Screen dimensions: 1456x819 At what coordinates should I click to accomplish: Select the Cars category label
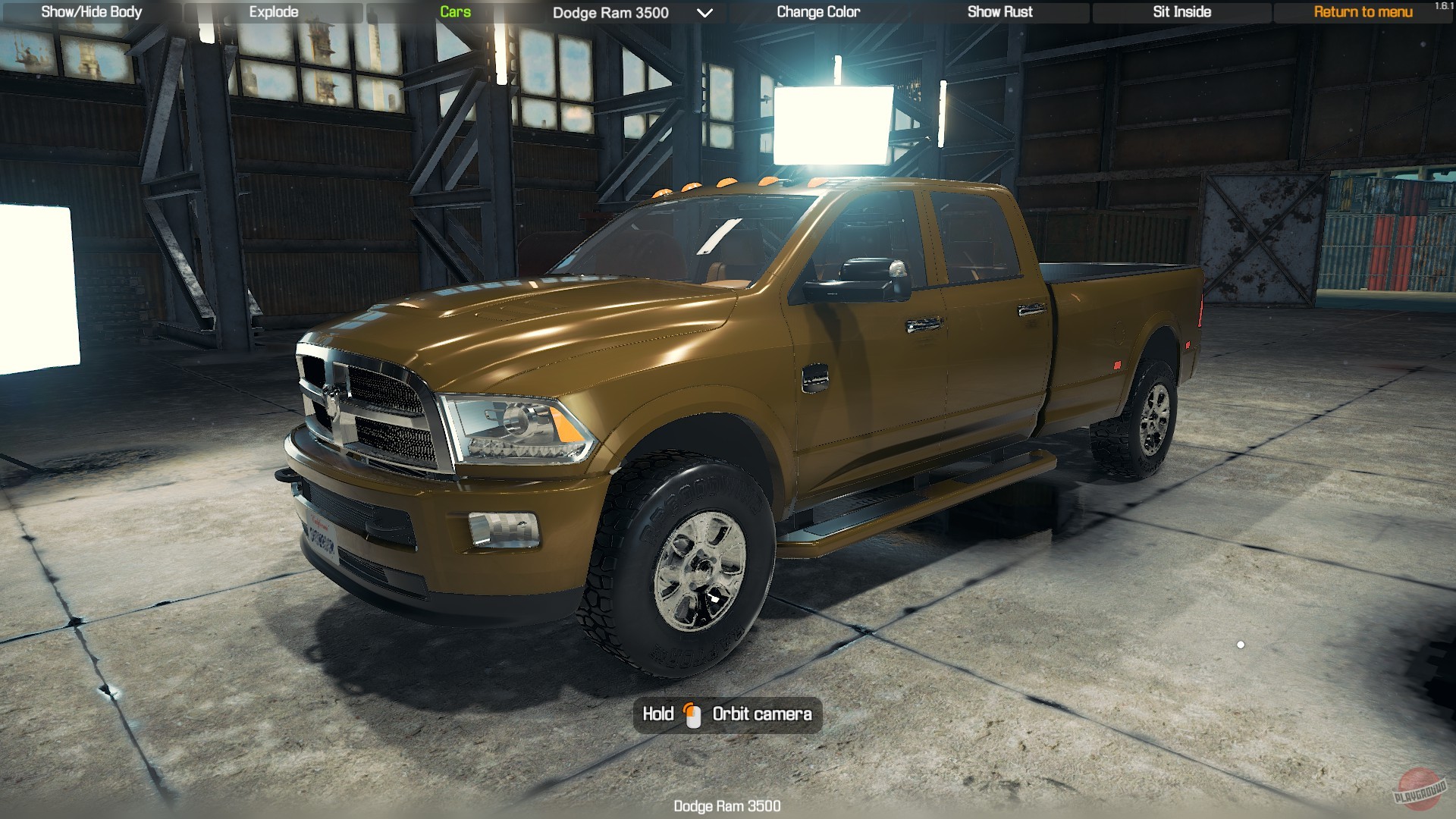(454, 11)
